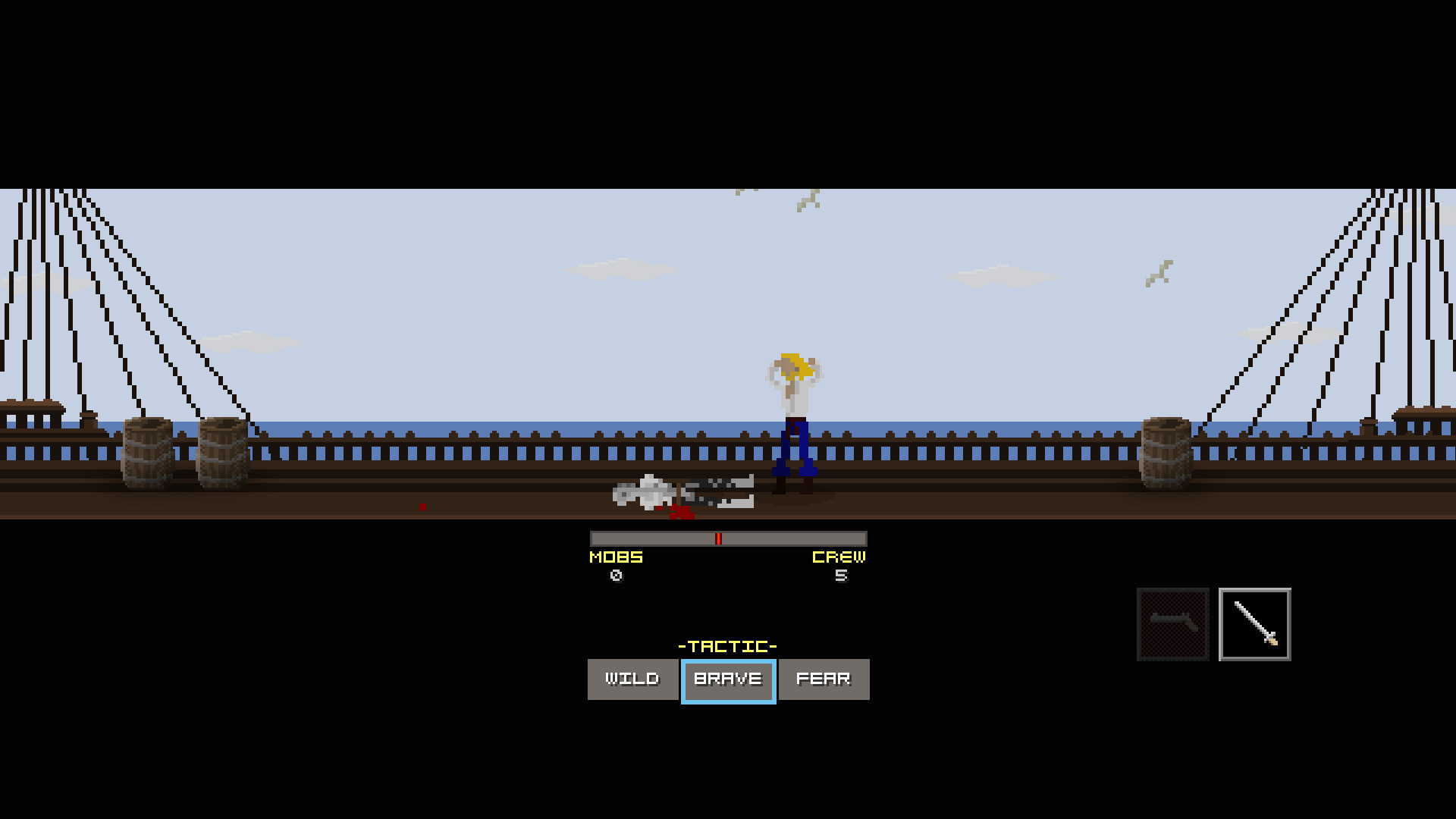
Task: Click the mobs count showing 0
Action: click(x=616, y=576)
